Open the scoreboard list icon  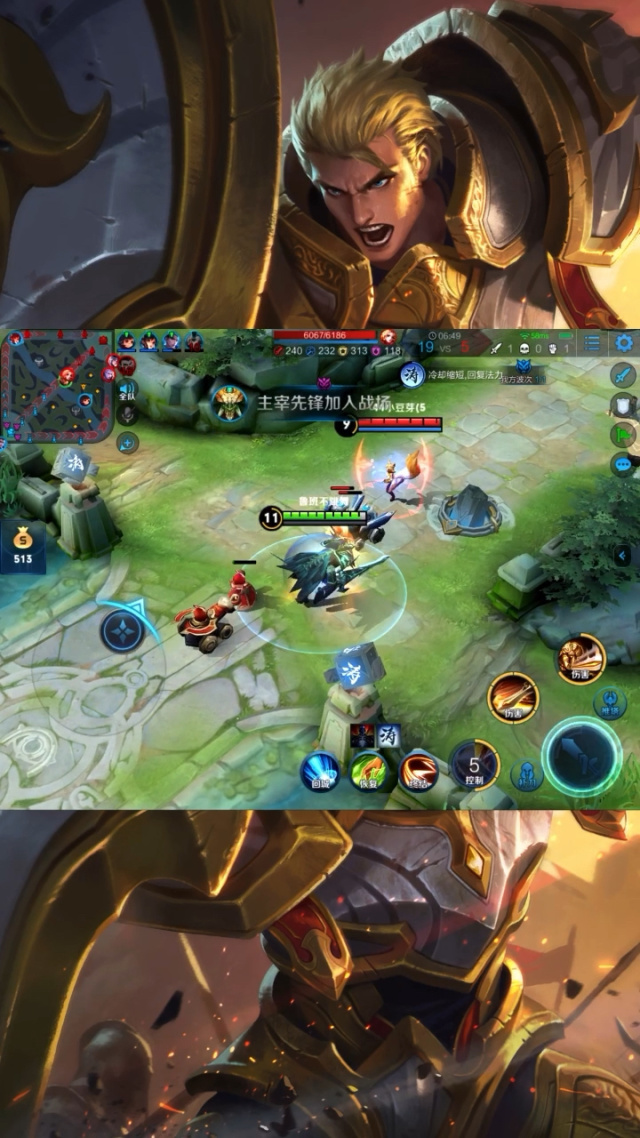[x=593, y=343]
